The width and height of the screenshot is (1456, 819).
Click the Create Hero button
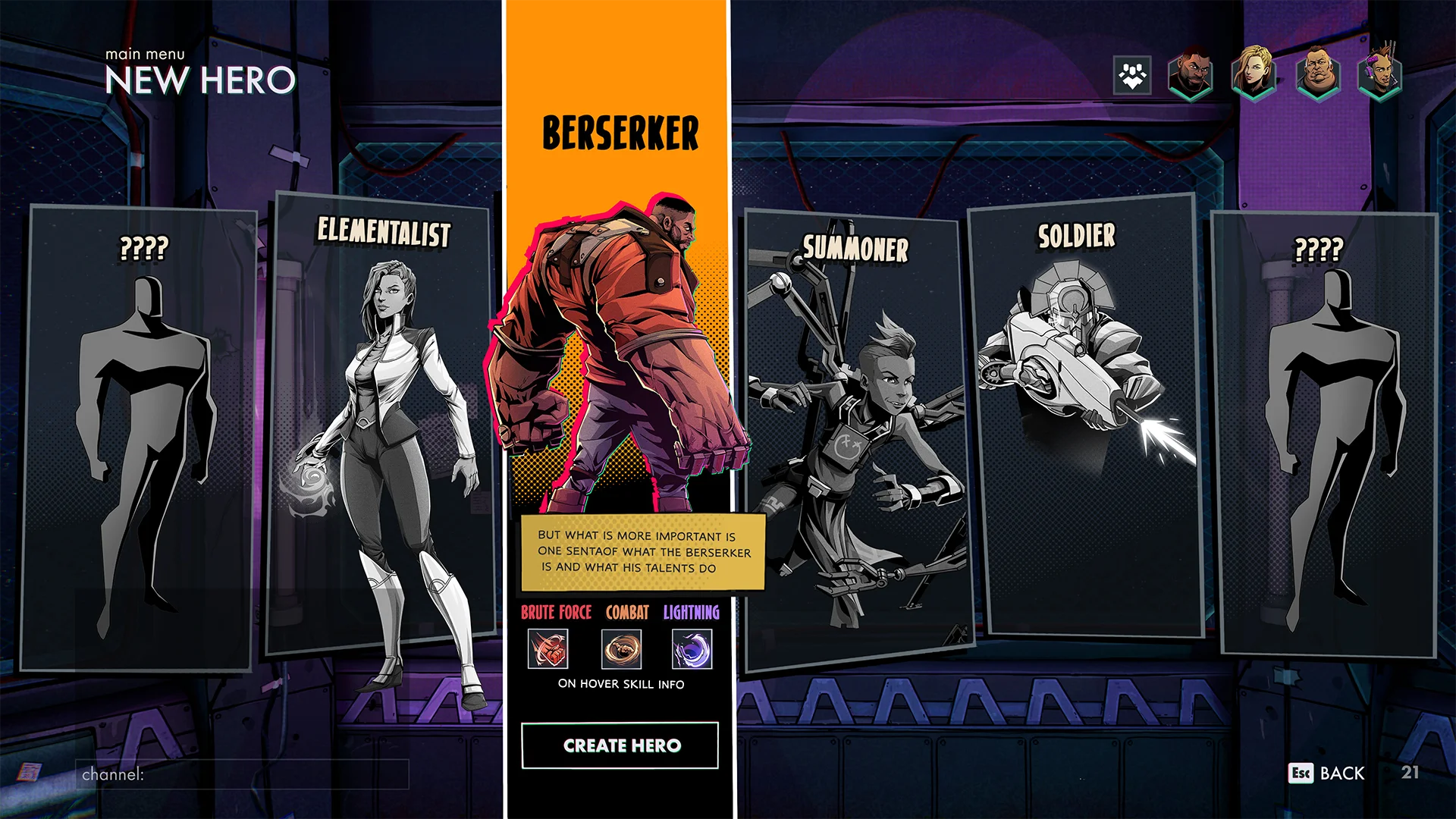tap(620, 745)
